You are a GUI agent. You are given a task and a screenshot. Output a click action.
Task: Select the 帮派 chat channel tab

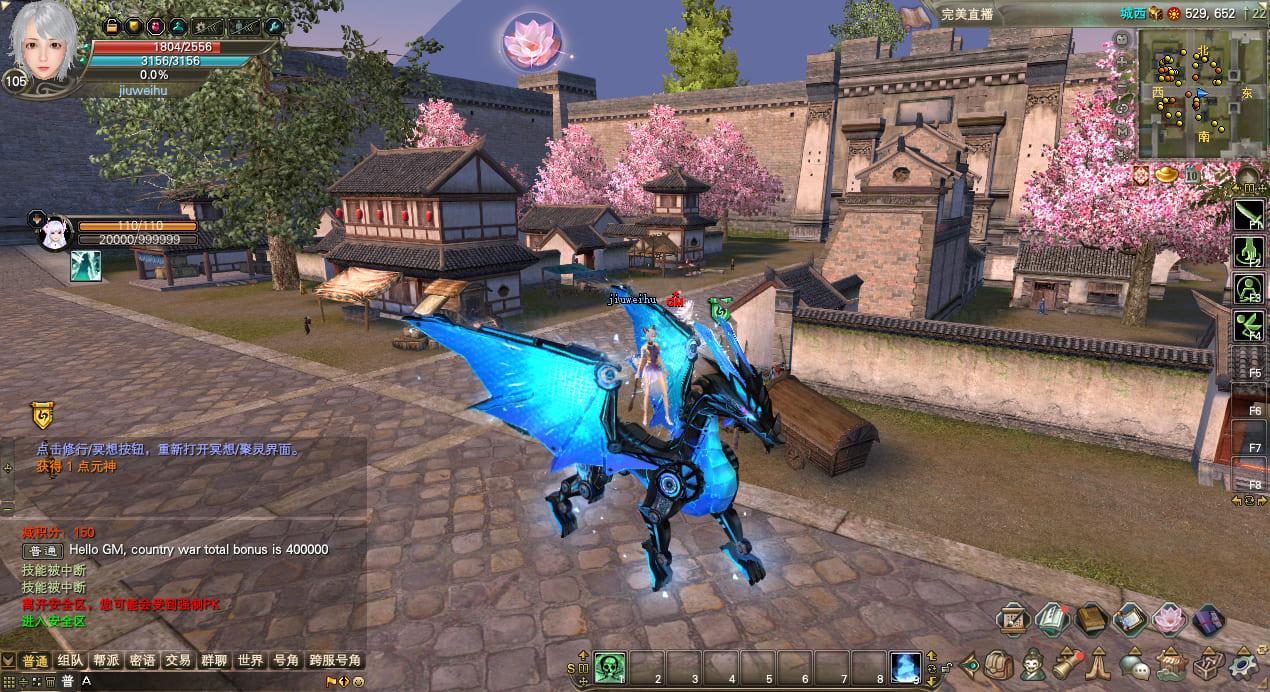(106, 660)
